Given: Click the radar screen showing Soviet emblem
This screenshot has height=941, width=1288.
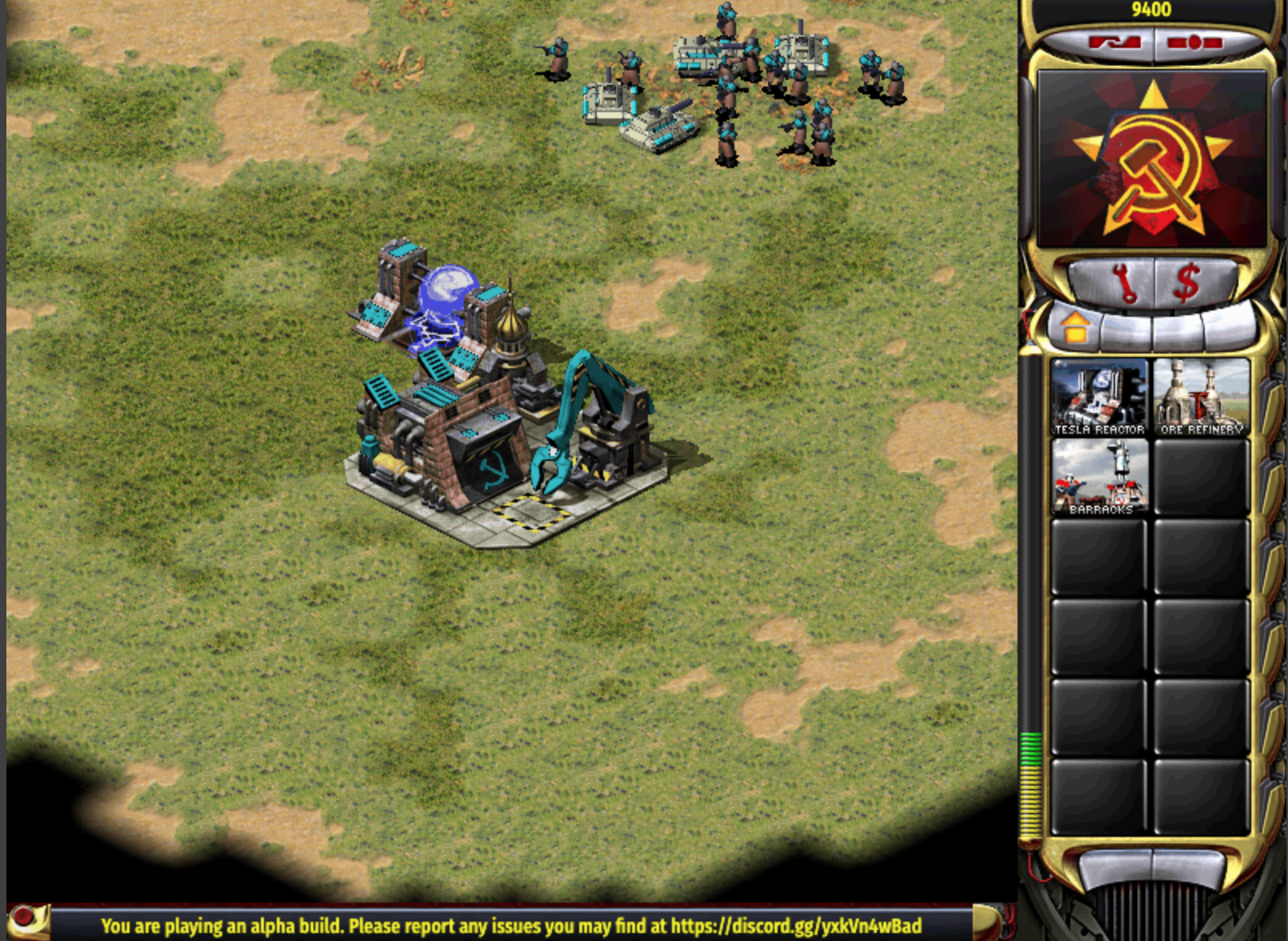Looking at the screenshot, I should 1151,158.
